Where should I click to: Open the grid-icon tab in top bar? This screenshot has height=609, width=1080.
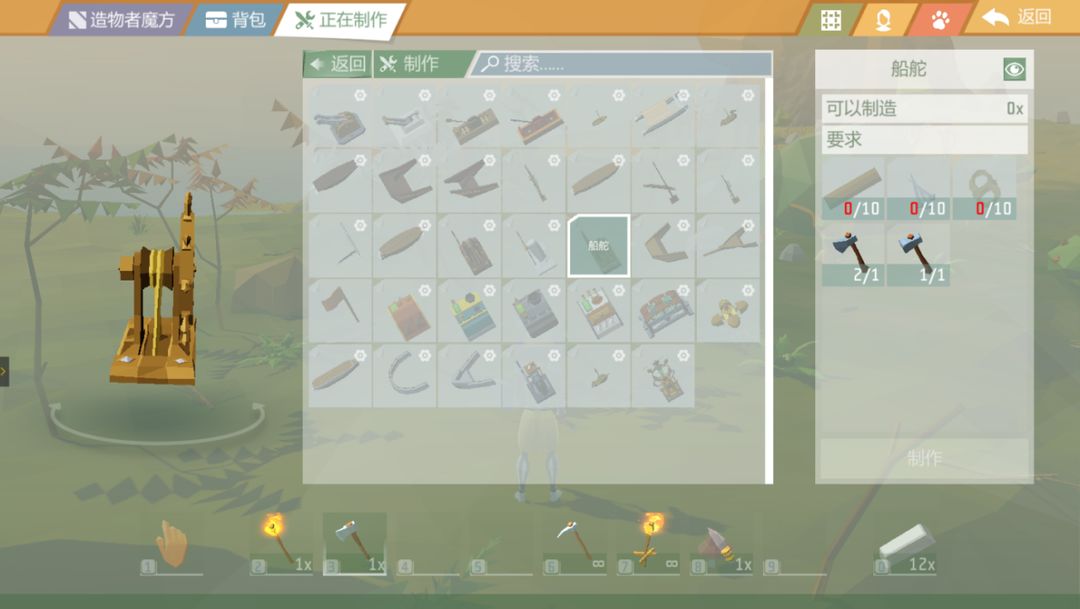pyautogui.click(x=831, y=20)
